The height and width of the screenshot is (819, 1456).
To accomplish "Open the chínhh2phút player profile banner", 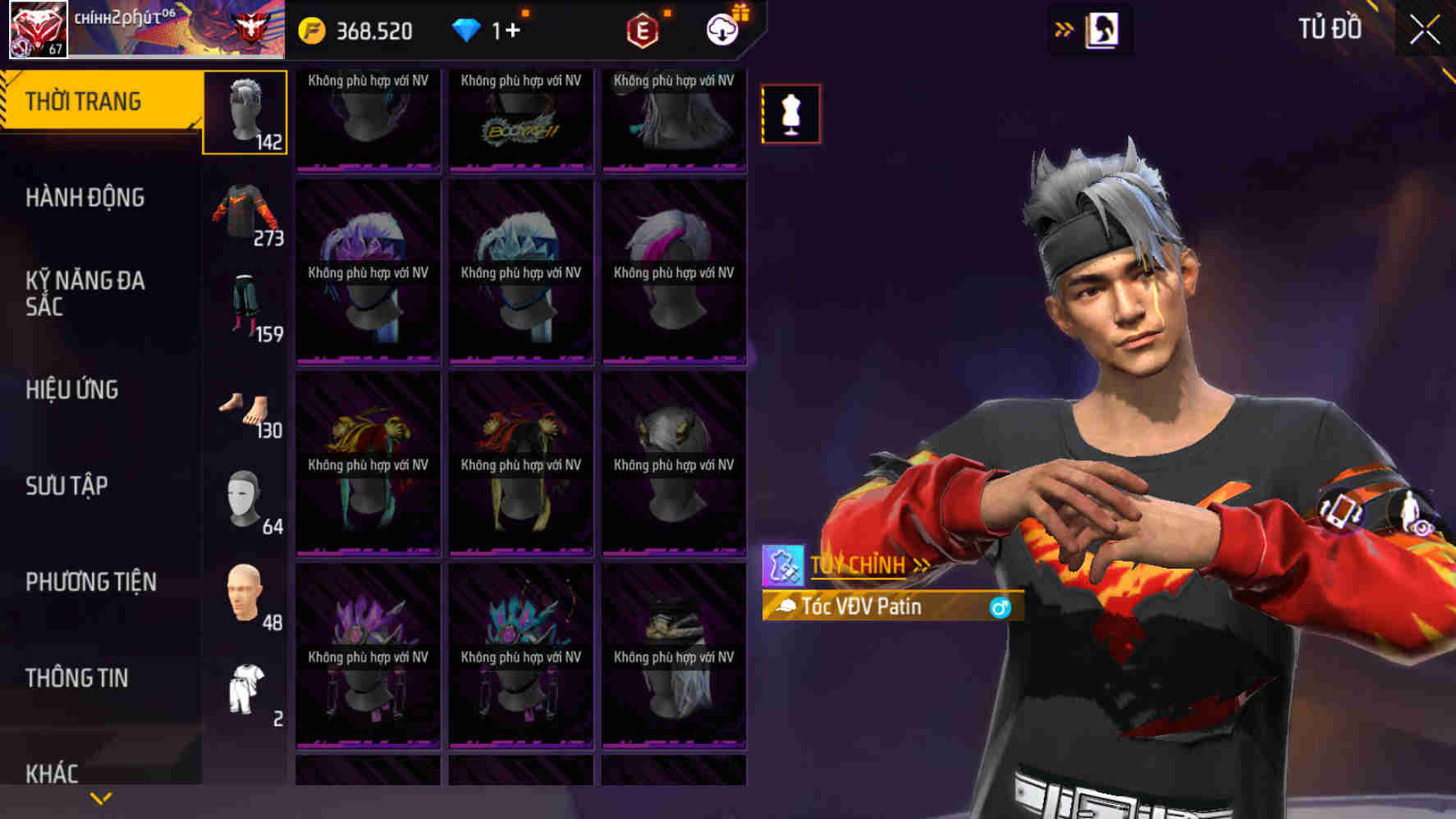I will click(x=144, y=27).
